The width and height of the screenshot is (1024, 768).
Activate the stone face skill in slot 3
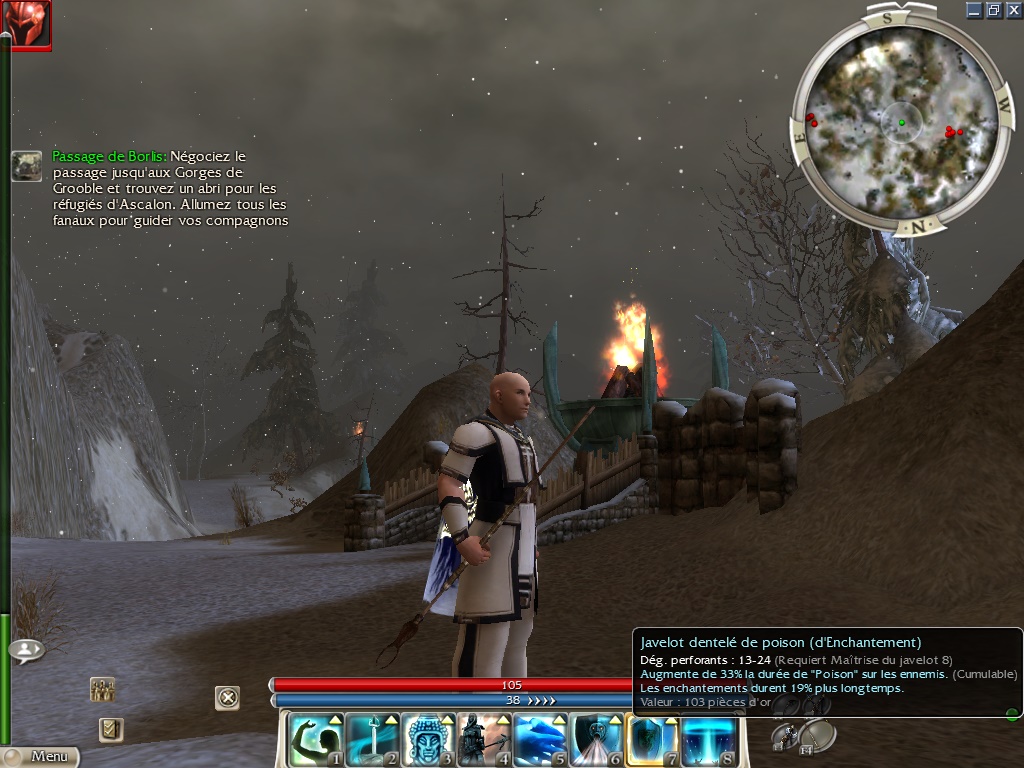[x=429, y=740]
